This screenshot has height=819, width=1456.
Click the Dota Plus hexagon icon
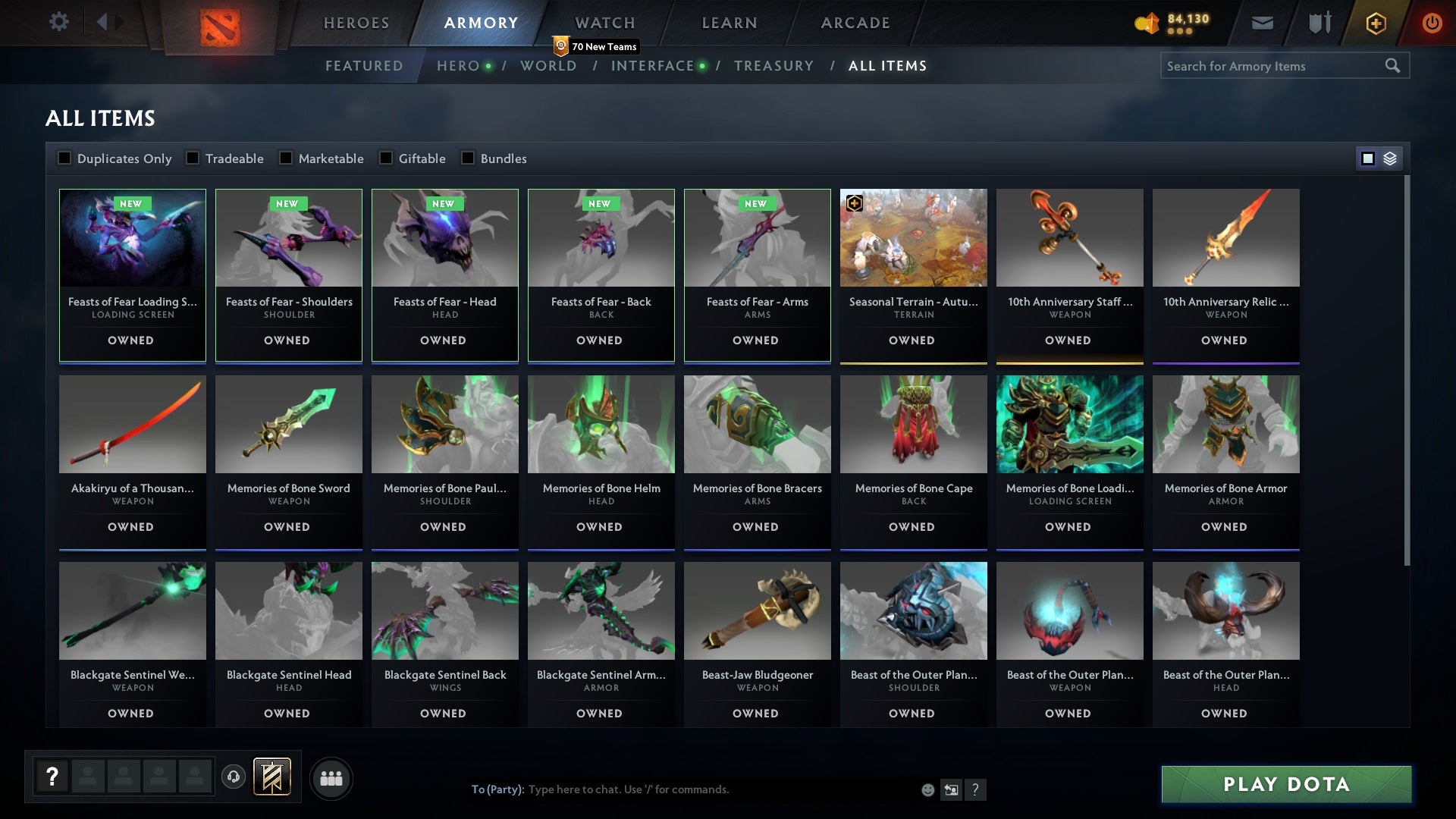1375,23
